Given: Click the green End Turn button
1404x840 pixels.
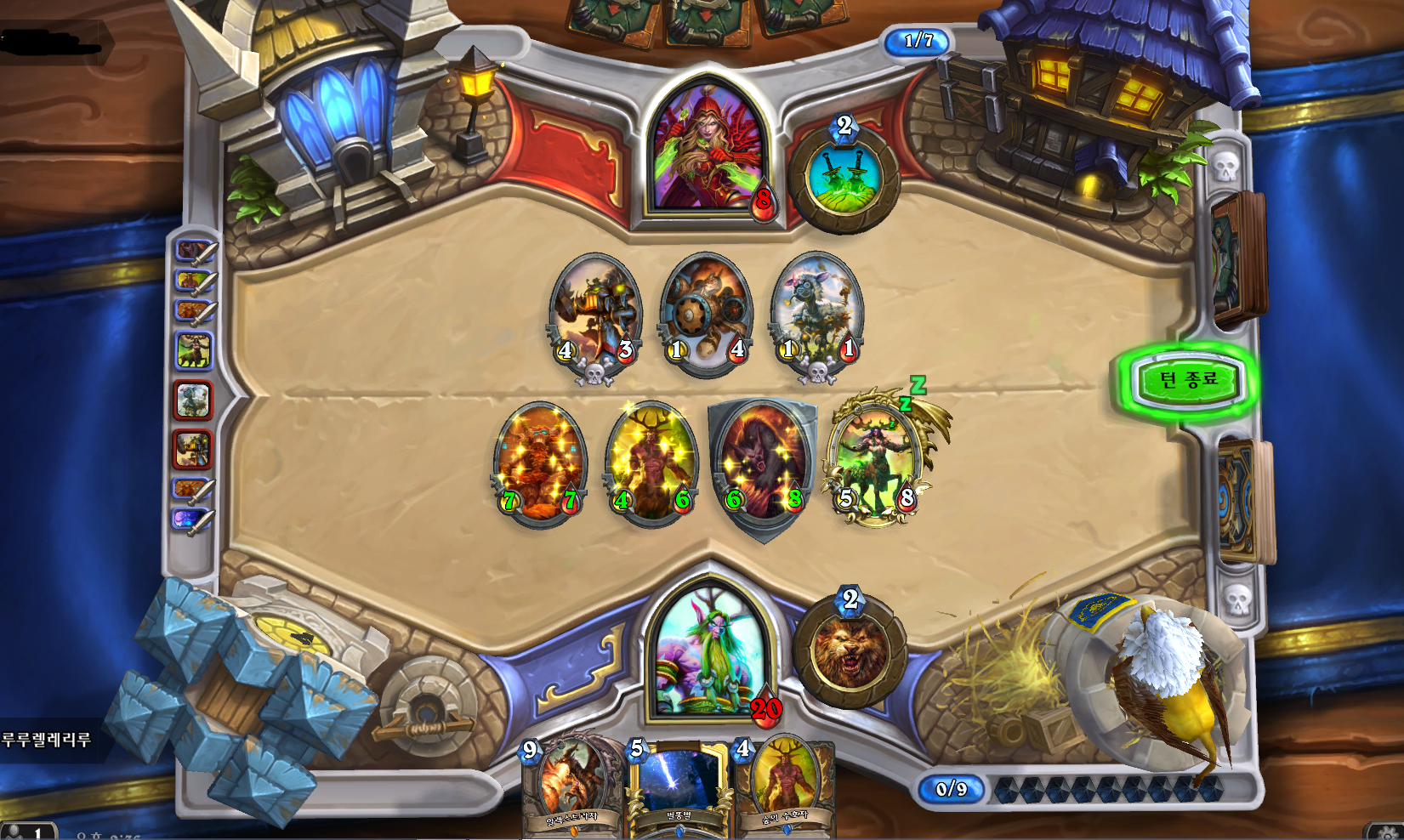Looking at the screenshot, I should (x=1188, y=379).
